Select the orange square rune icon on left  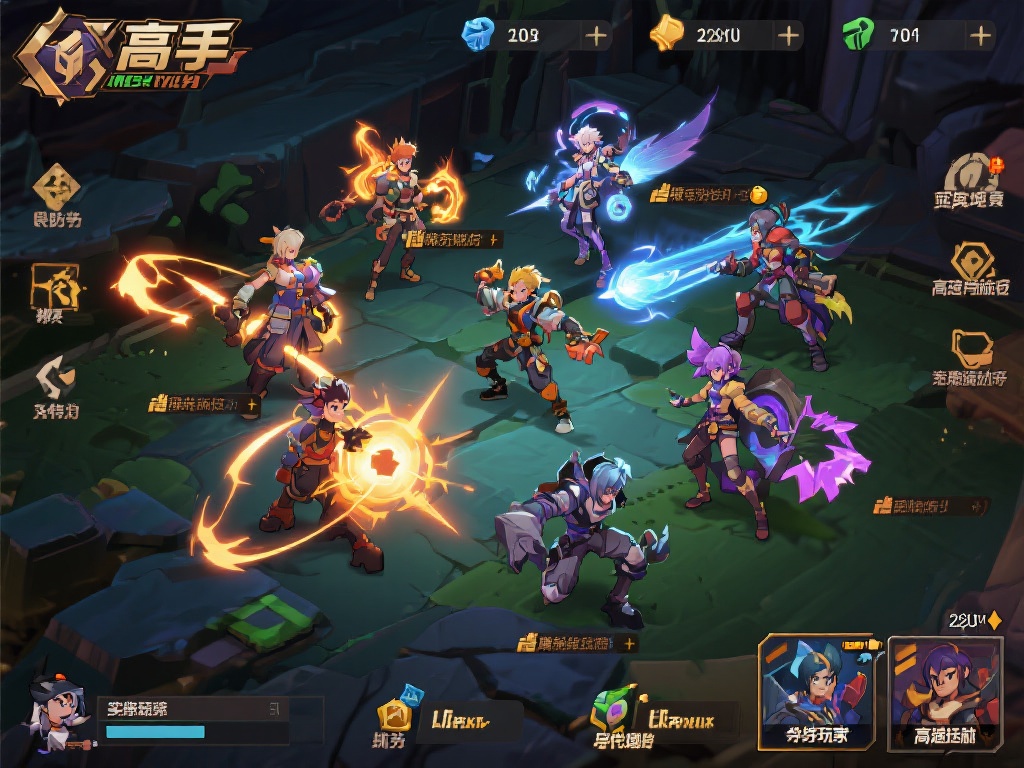[54, 286]
